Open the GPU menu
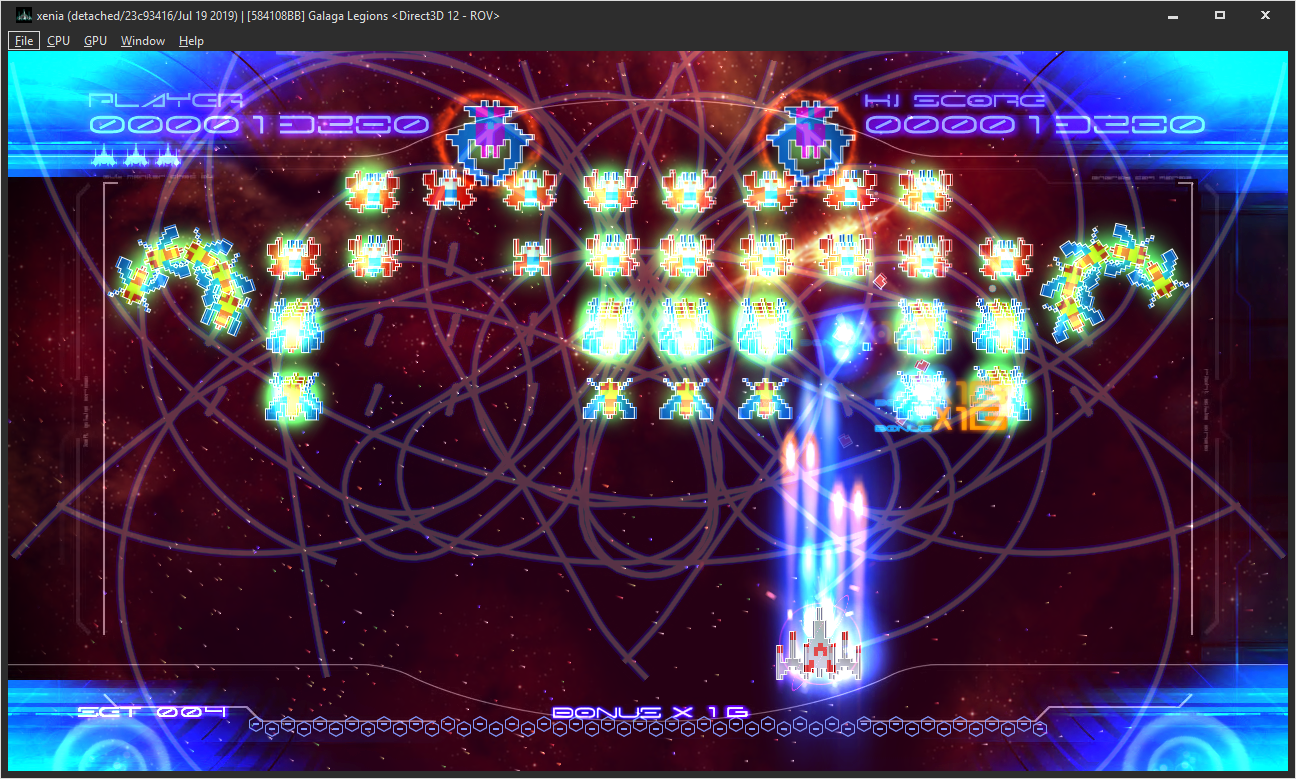This screenshot has height=779, width=1296. (95, 40)
